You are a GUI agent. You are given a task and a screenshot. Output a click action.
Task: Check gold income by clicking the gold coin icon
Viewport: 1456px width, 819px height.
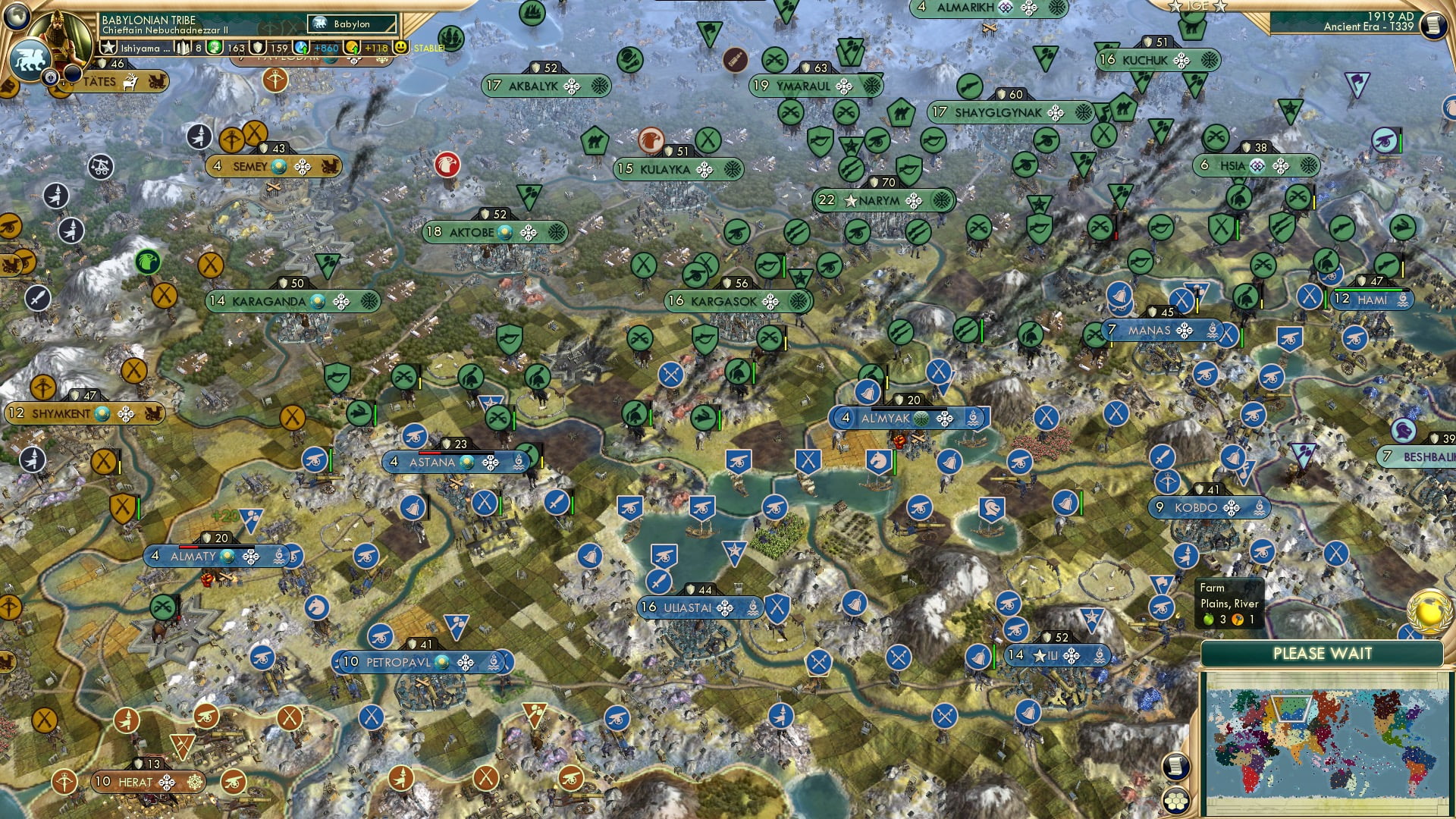353,48
